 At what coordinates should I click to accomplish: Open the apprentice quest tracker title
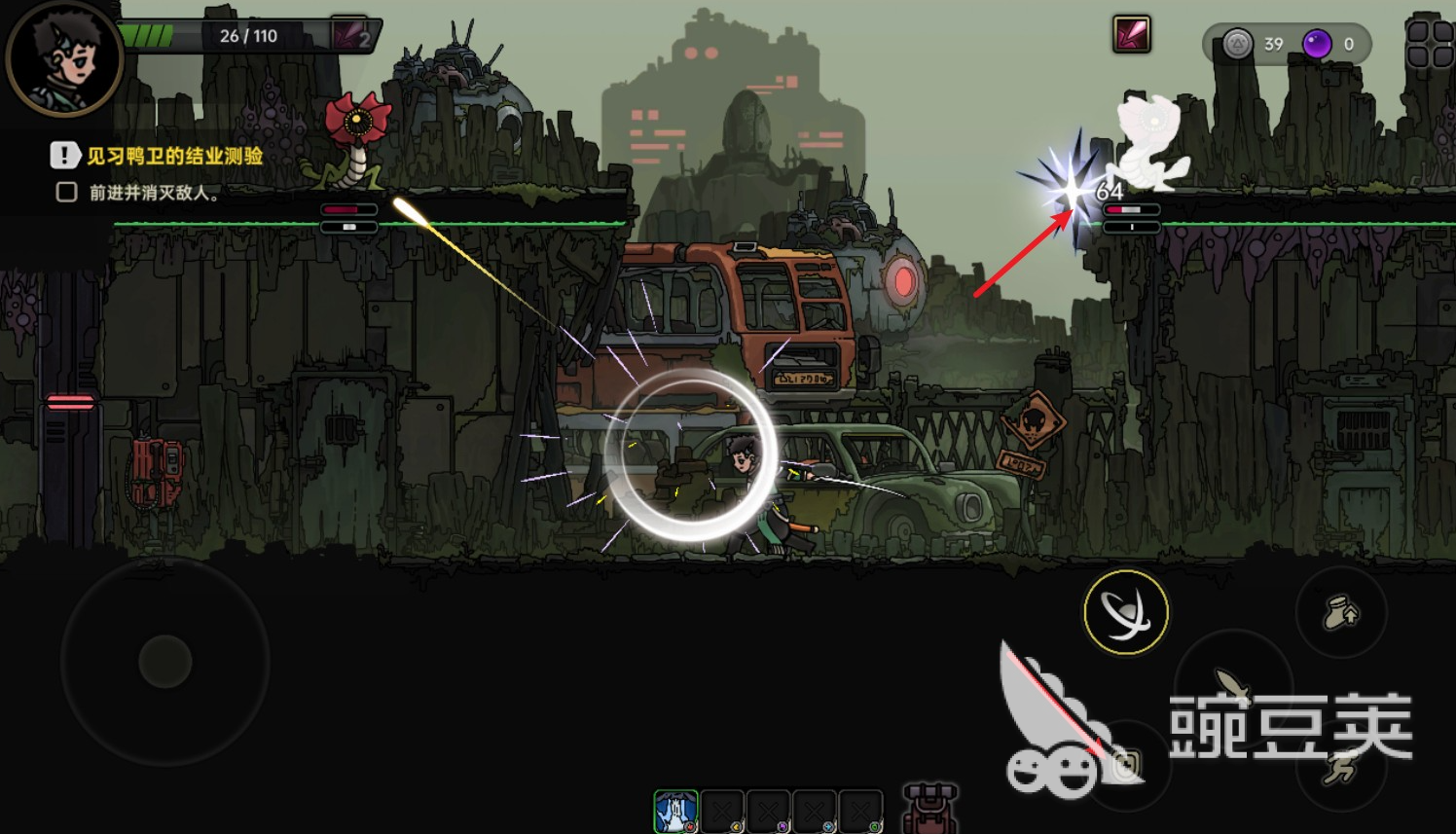174,156
